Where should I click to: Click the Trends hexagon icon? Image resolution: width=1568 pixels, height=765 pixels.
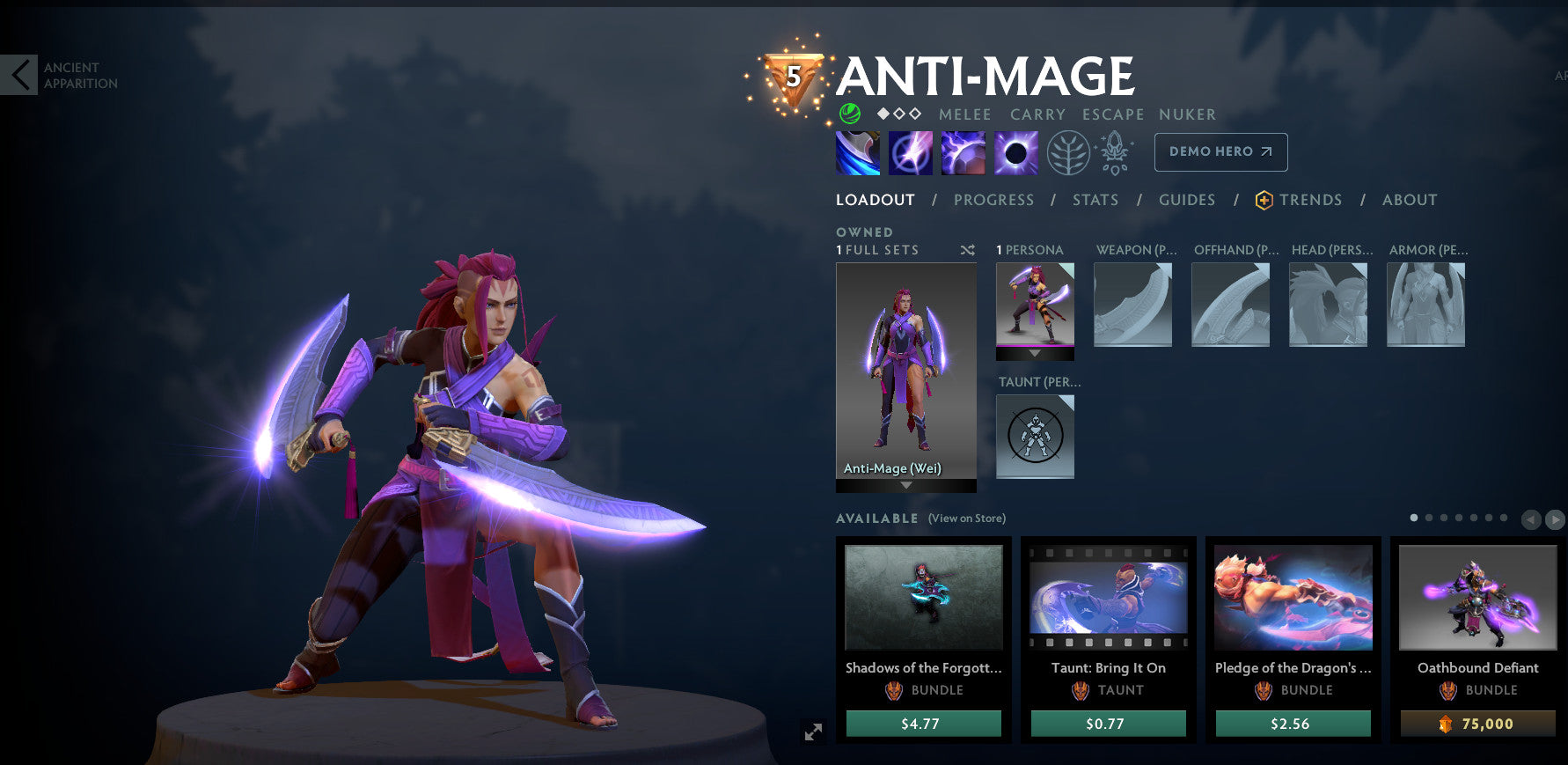coord(1264,199)
